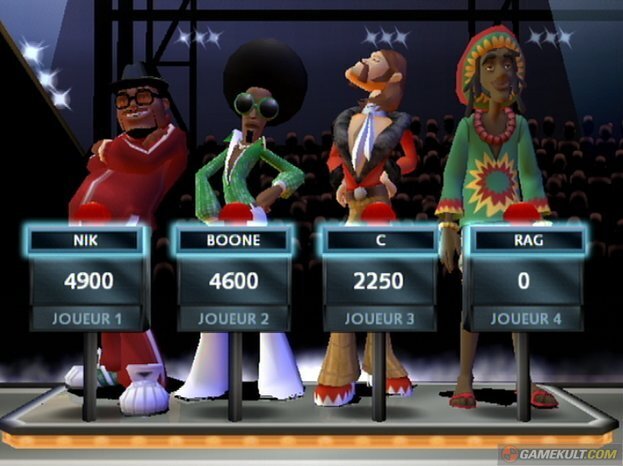Click the JOUEUR 1 label
The height and width of the screenshot is (466, 623).
[88, 319]
